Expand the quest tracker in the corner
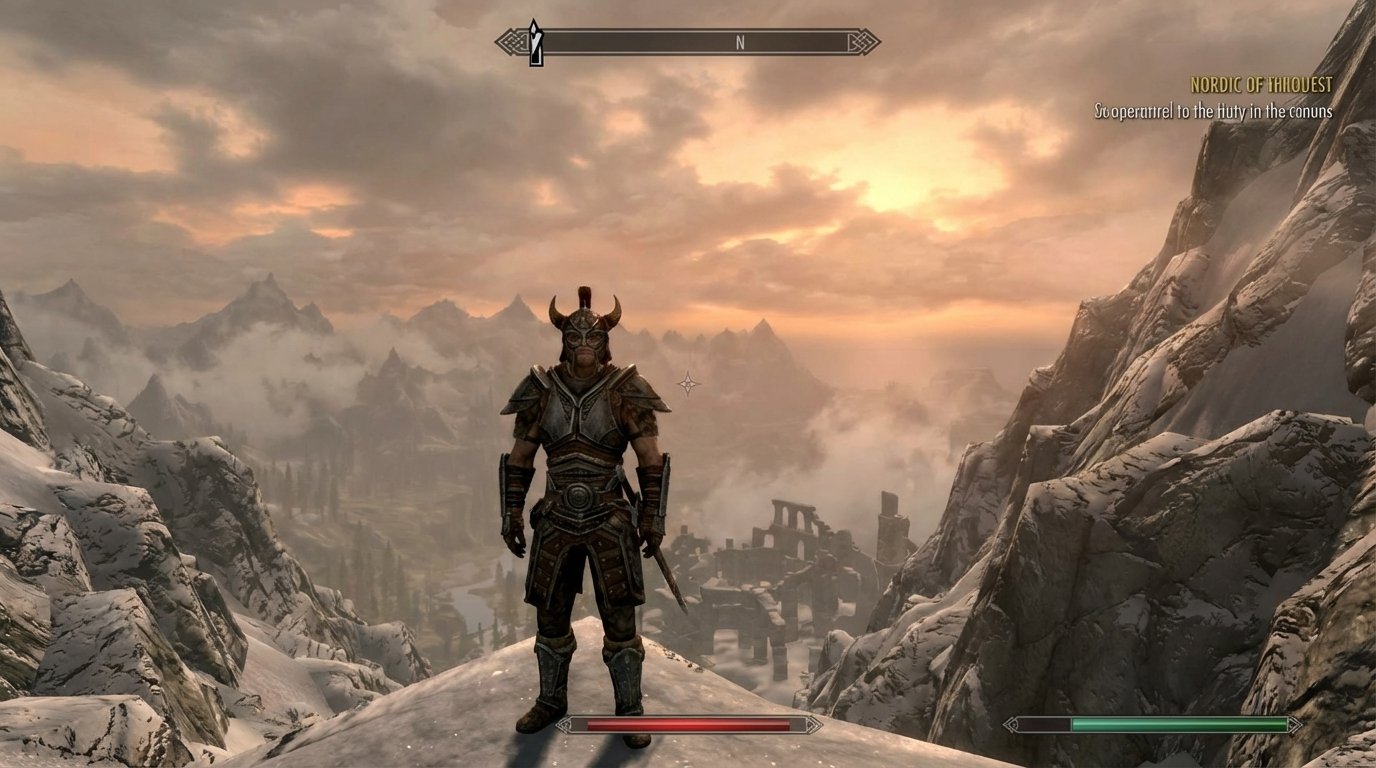Screen dimensions: 1376x768 [1240, 100]
